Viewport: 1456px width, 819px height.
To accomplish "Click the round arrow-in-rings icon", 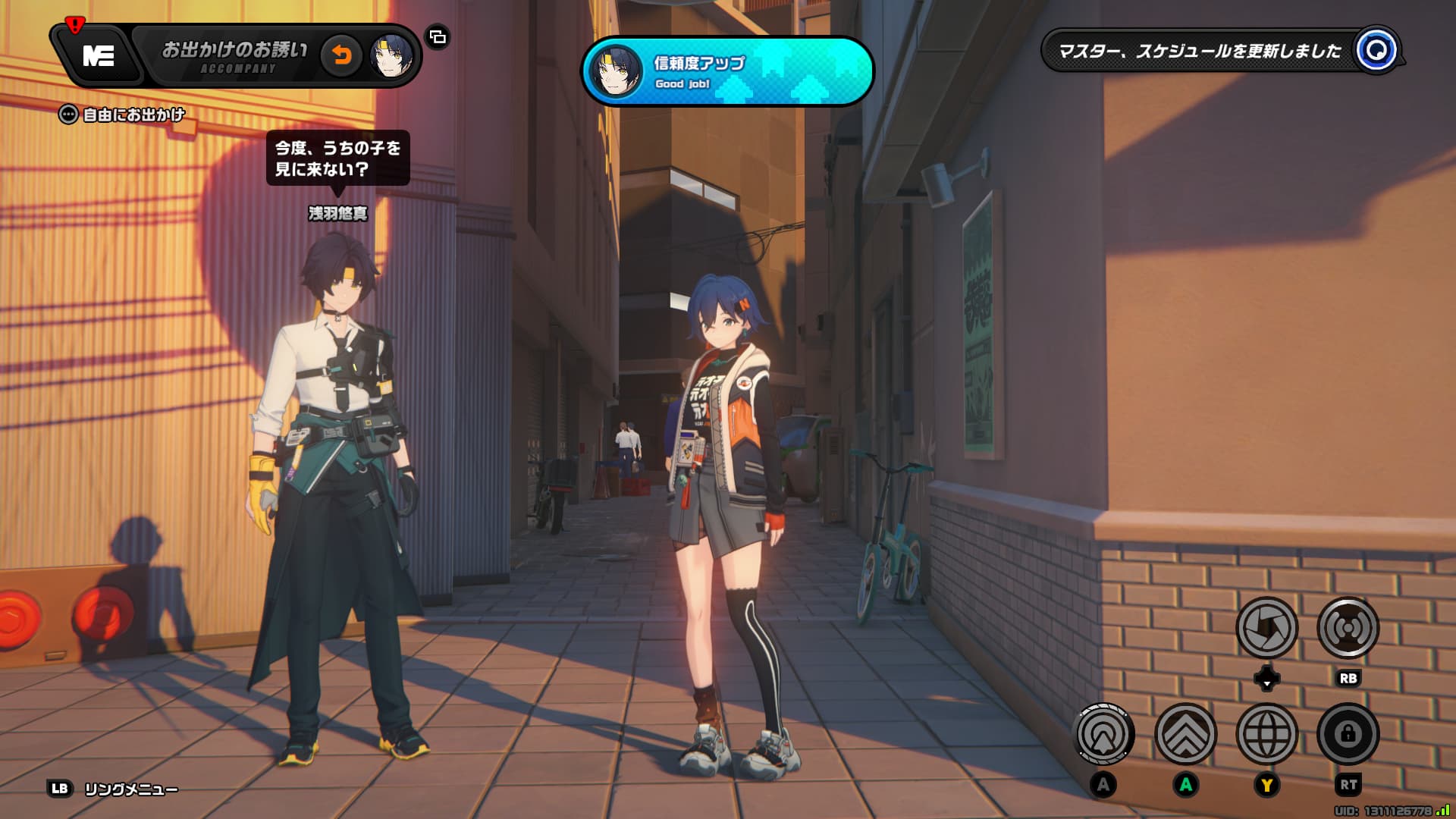I will click(x=1104, y=734).
